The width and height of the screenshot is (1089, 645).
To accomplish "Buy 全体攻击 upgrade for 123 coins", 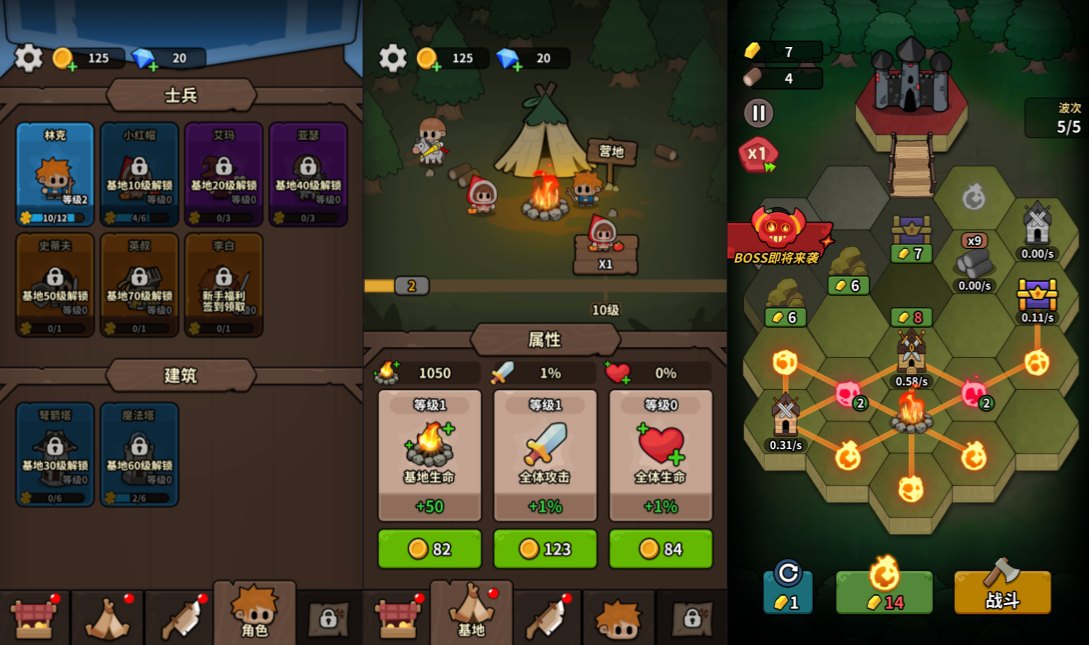I will 545,549.
